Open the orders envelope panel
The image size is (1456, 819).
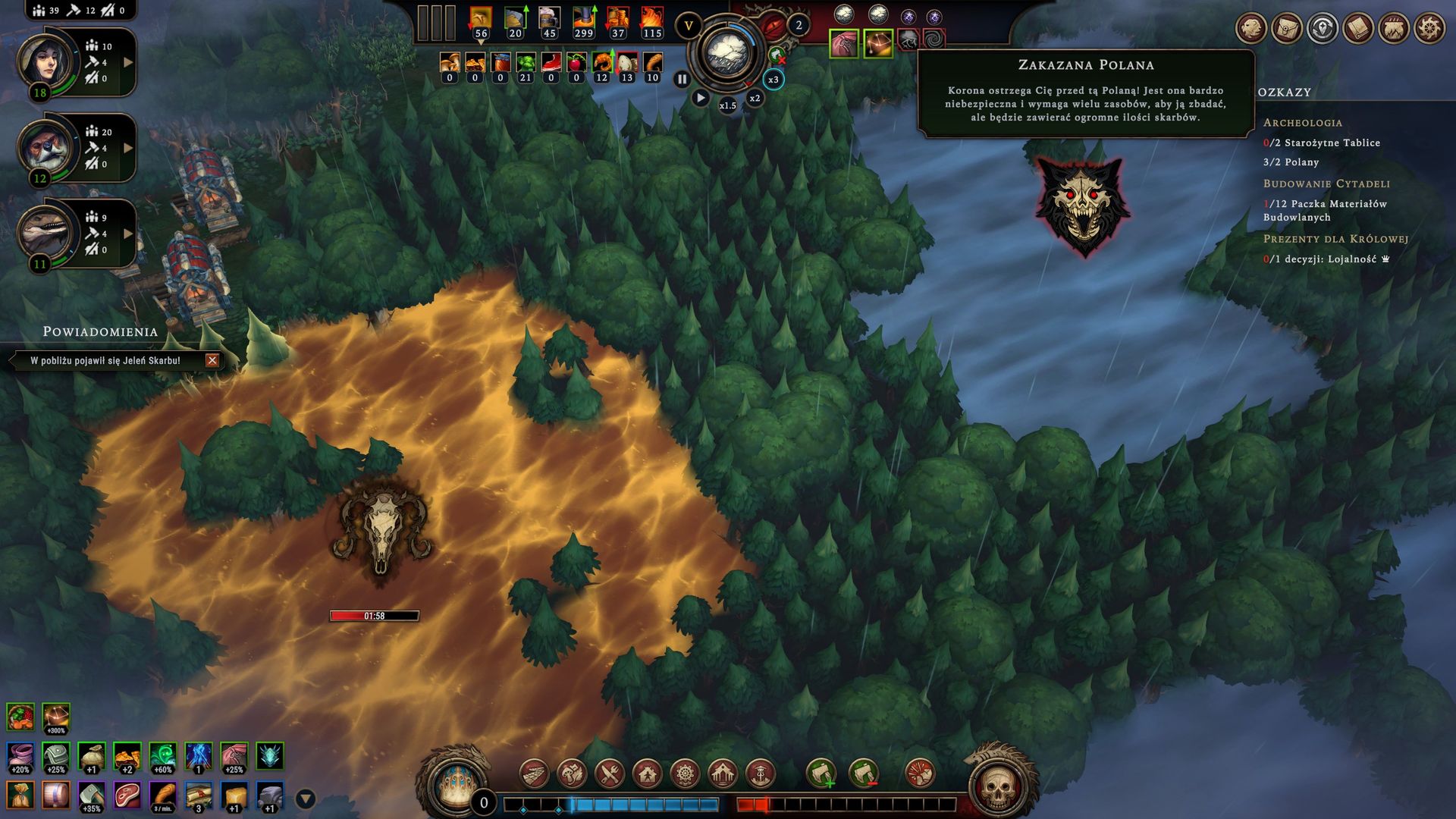click(1287, 29)
